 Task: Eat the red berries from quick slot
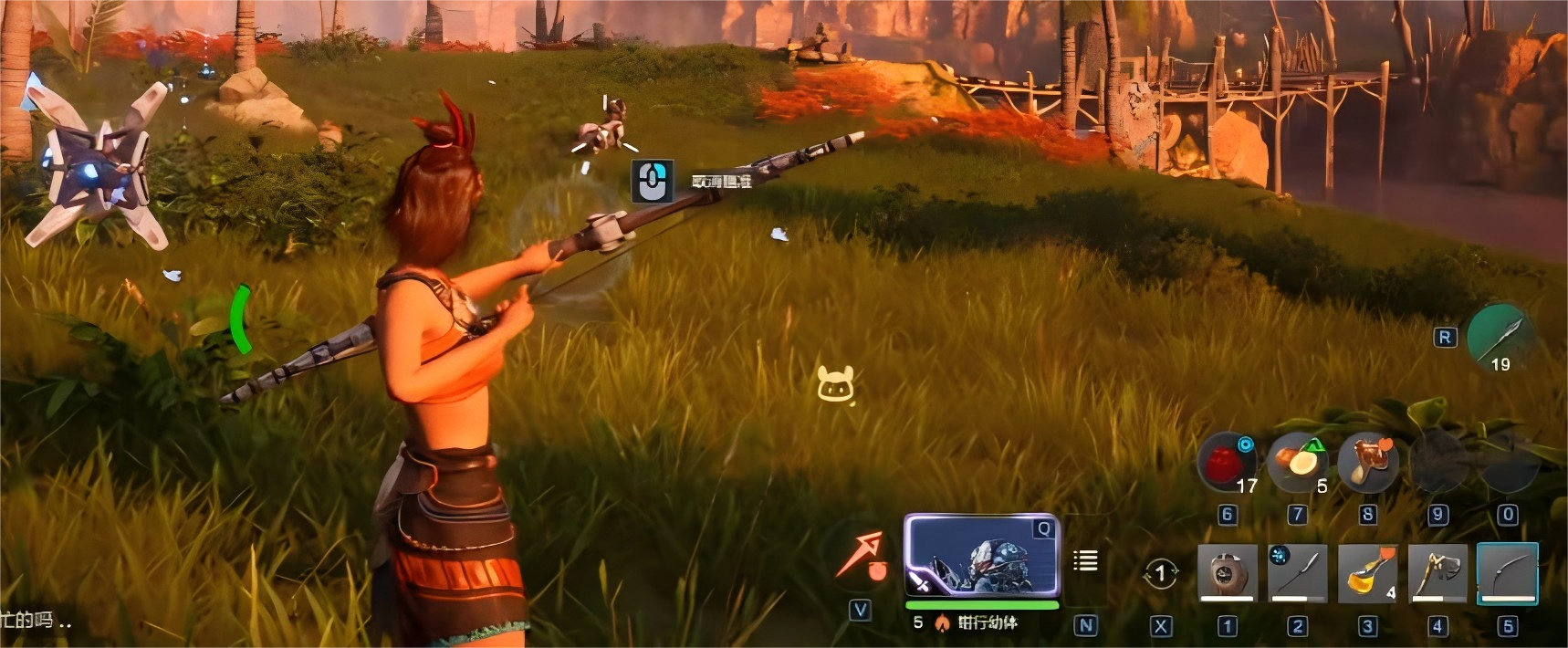pyautogui.click(x=1226, y=462)
